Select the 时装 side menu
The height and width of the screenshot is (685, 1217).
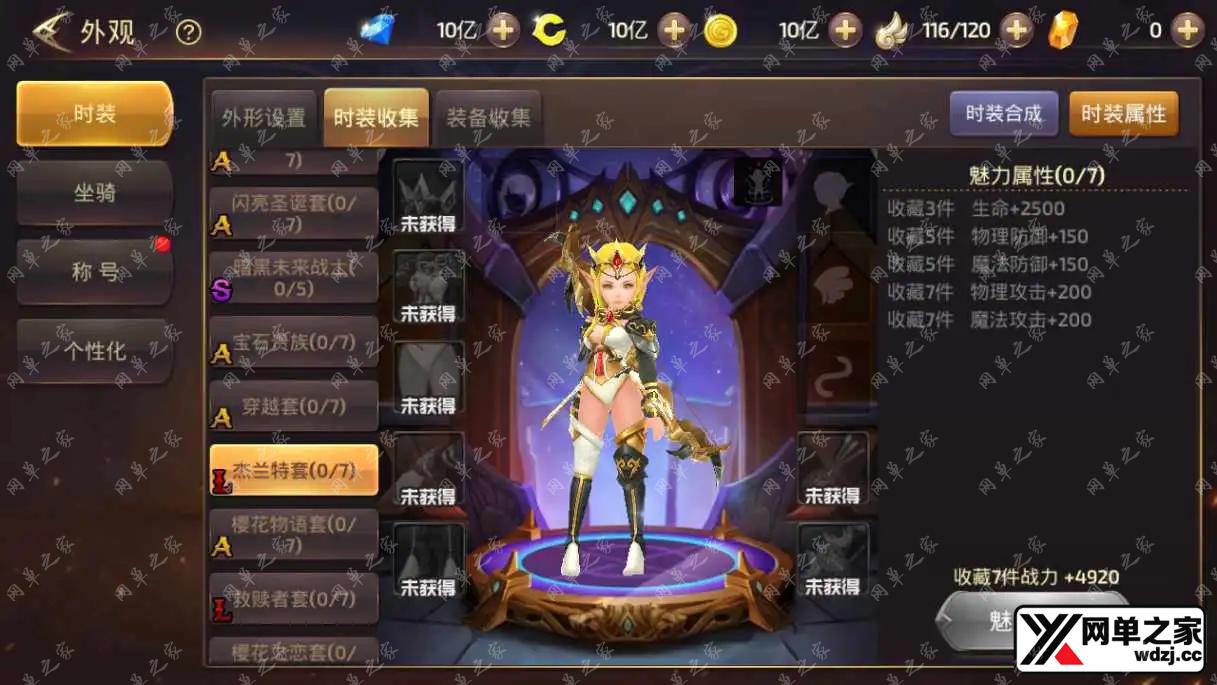tap(95, 114)
